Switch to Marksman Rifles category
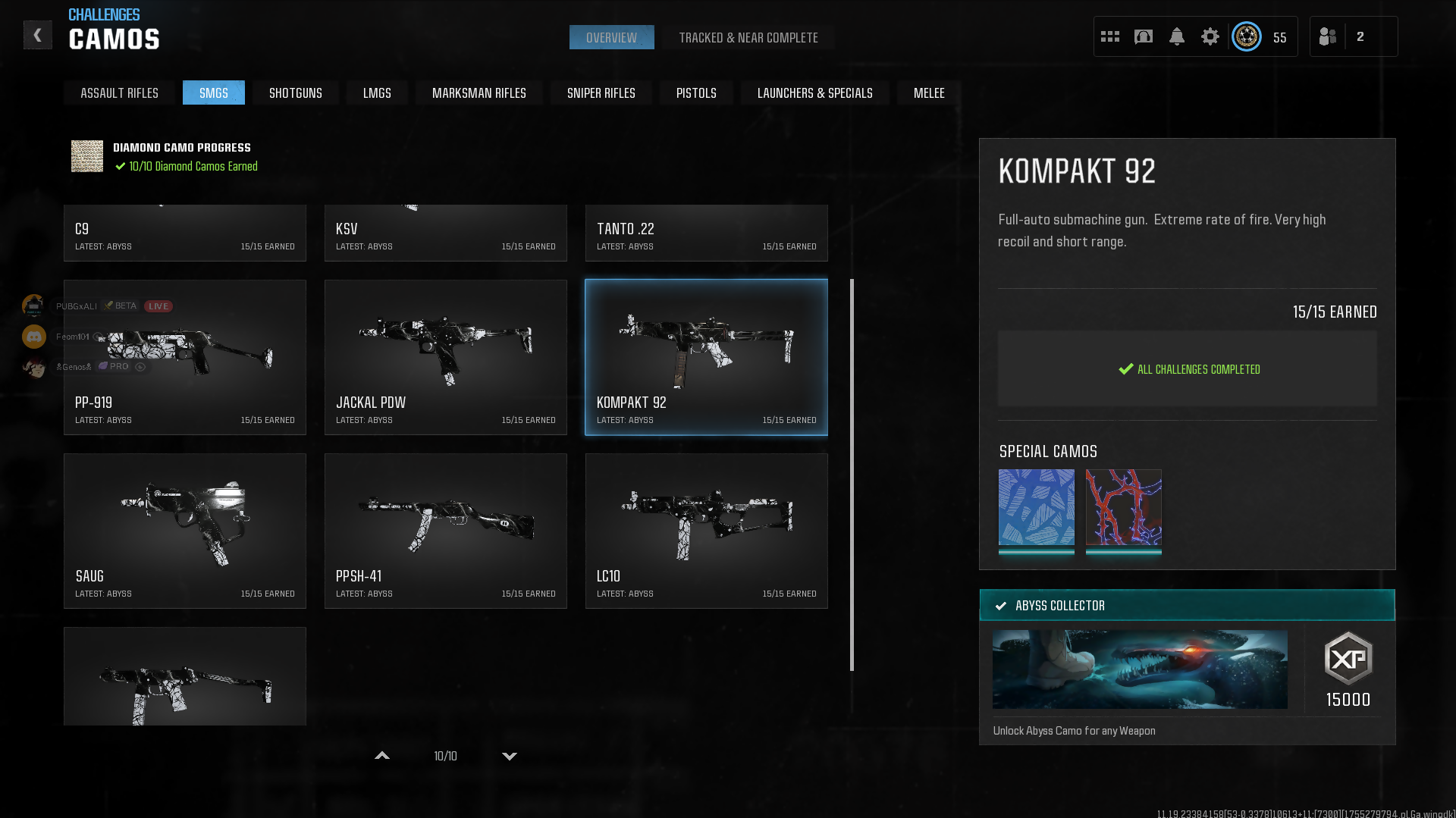This screenshot has height=818, width=1456. pos(479,93)
